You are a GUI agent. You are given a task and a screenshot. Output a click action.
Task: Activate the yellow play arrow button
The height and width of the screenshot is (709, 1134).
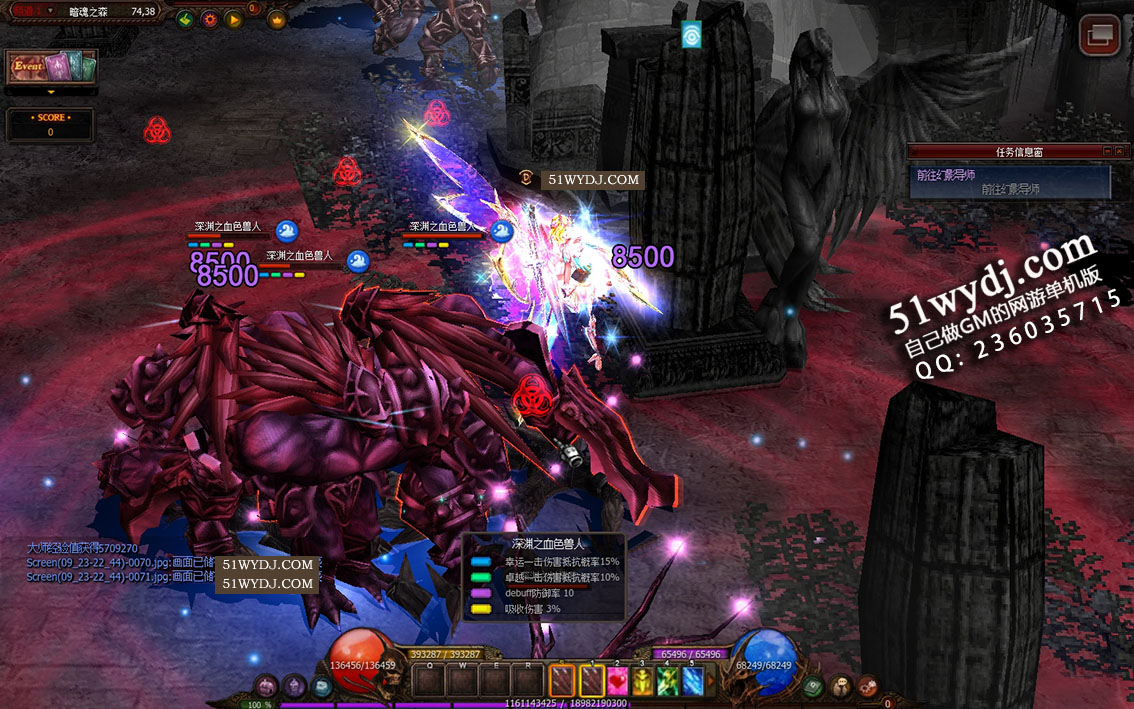[x=233, y=18]
